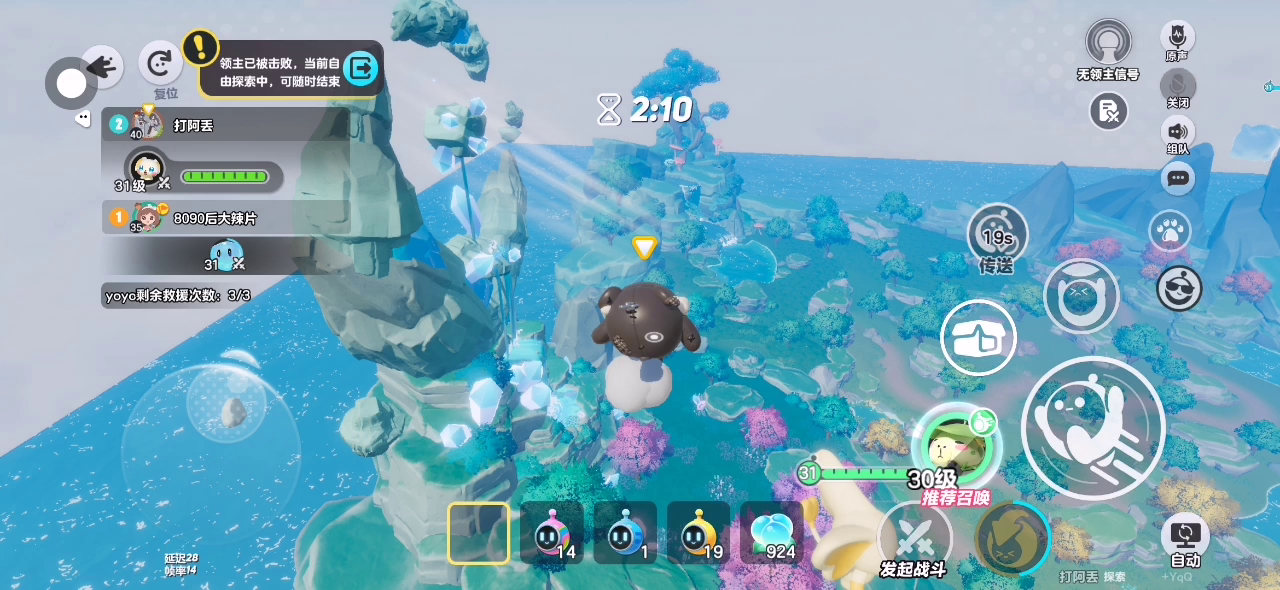
Task: Select the yellow ball slot with 19
Action: [698, 534]
